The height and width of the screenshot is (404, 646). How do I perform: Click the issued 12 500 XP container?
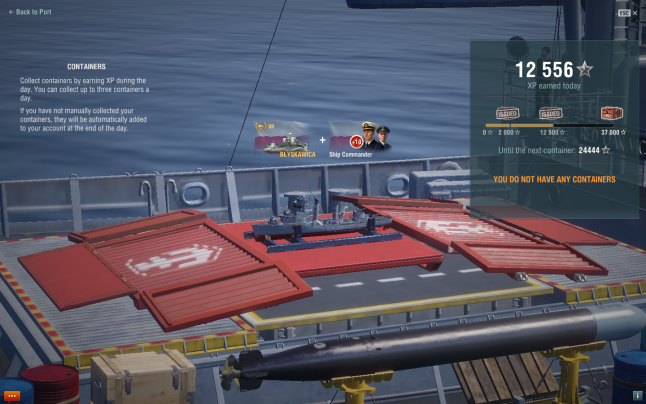coord(551,113)
